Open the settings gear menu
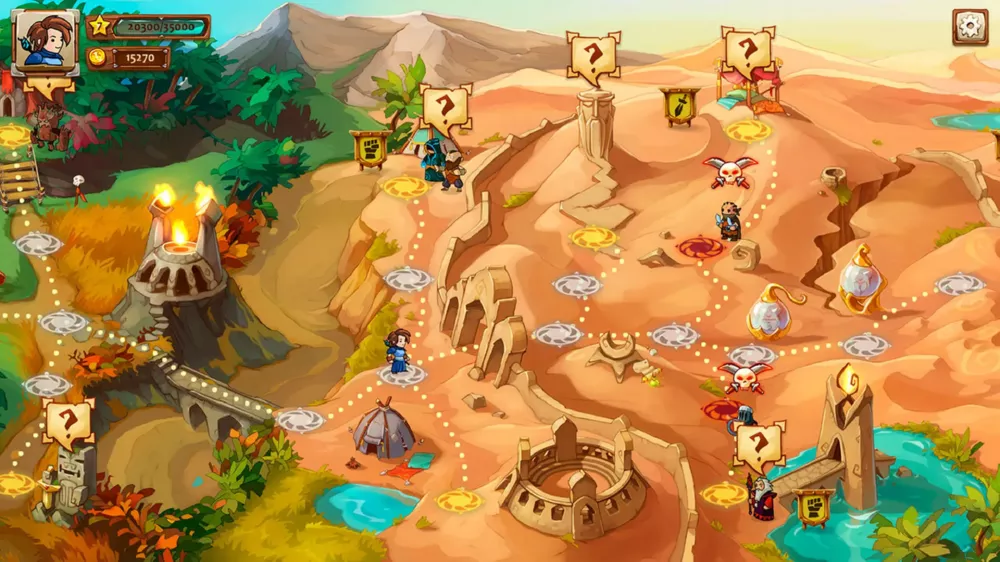 (x=969, y=27)
